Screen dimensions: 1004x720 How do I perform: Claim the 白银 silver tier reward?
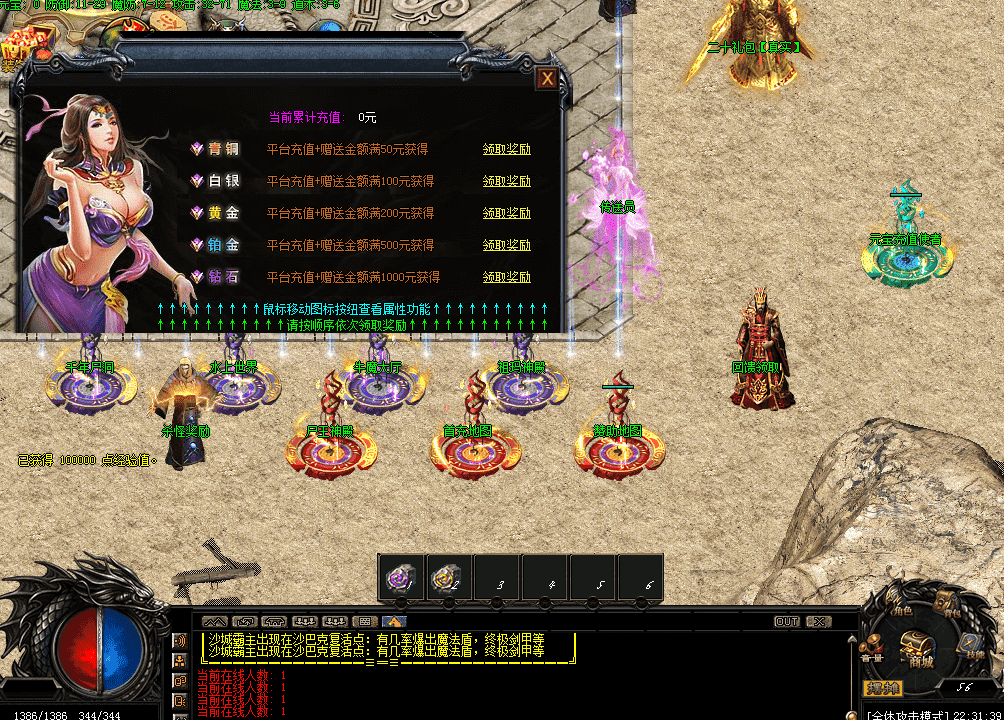pyautogui.click(x=506, y=182)
